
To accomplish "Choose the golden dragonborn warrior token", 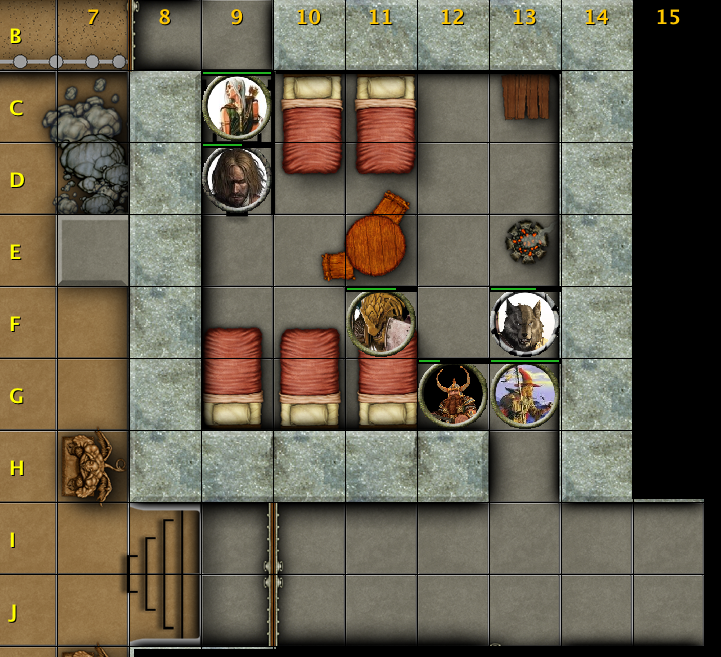I will point(381,323).
